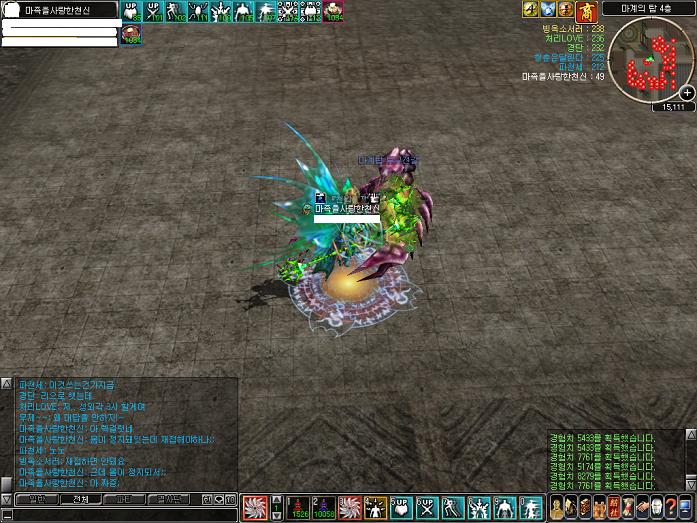Open the white card menu icon
This screenshot has height=523, width=697.
(656, 507)
